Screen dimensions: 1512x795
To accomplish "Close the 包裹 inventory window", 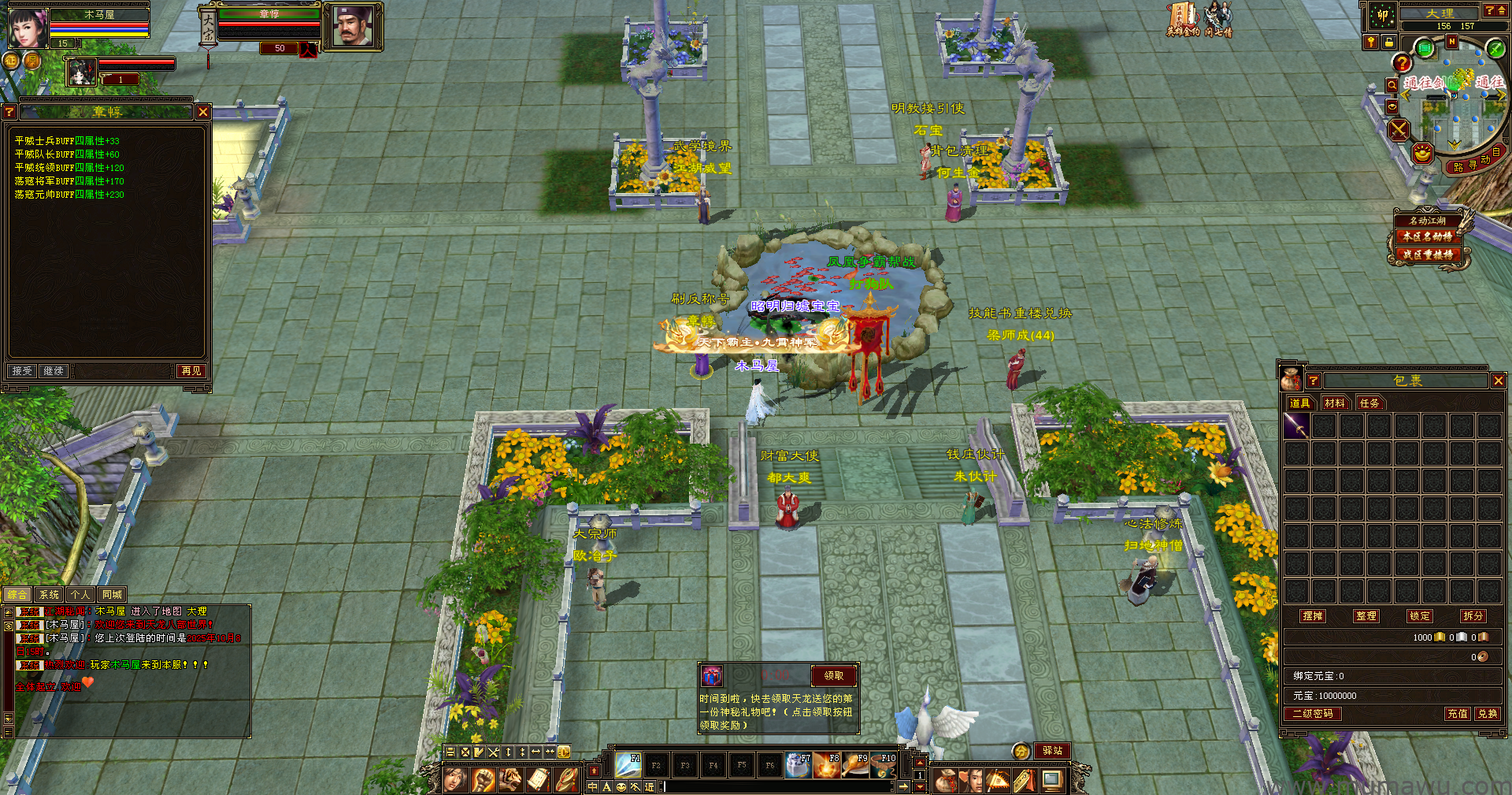I will tap(1498, 381).
